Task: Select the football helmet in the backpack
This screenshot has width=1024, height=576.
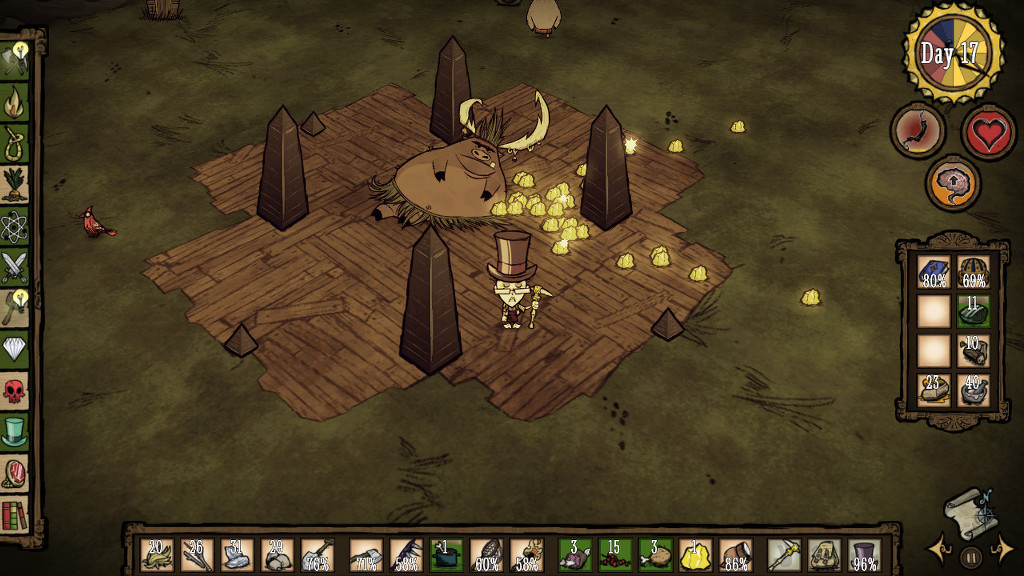Action: click(x=973, y=272)
